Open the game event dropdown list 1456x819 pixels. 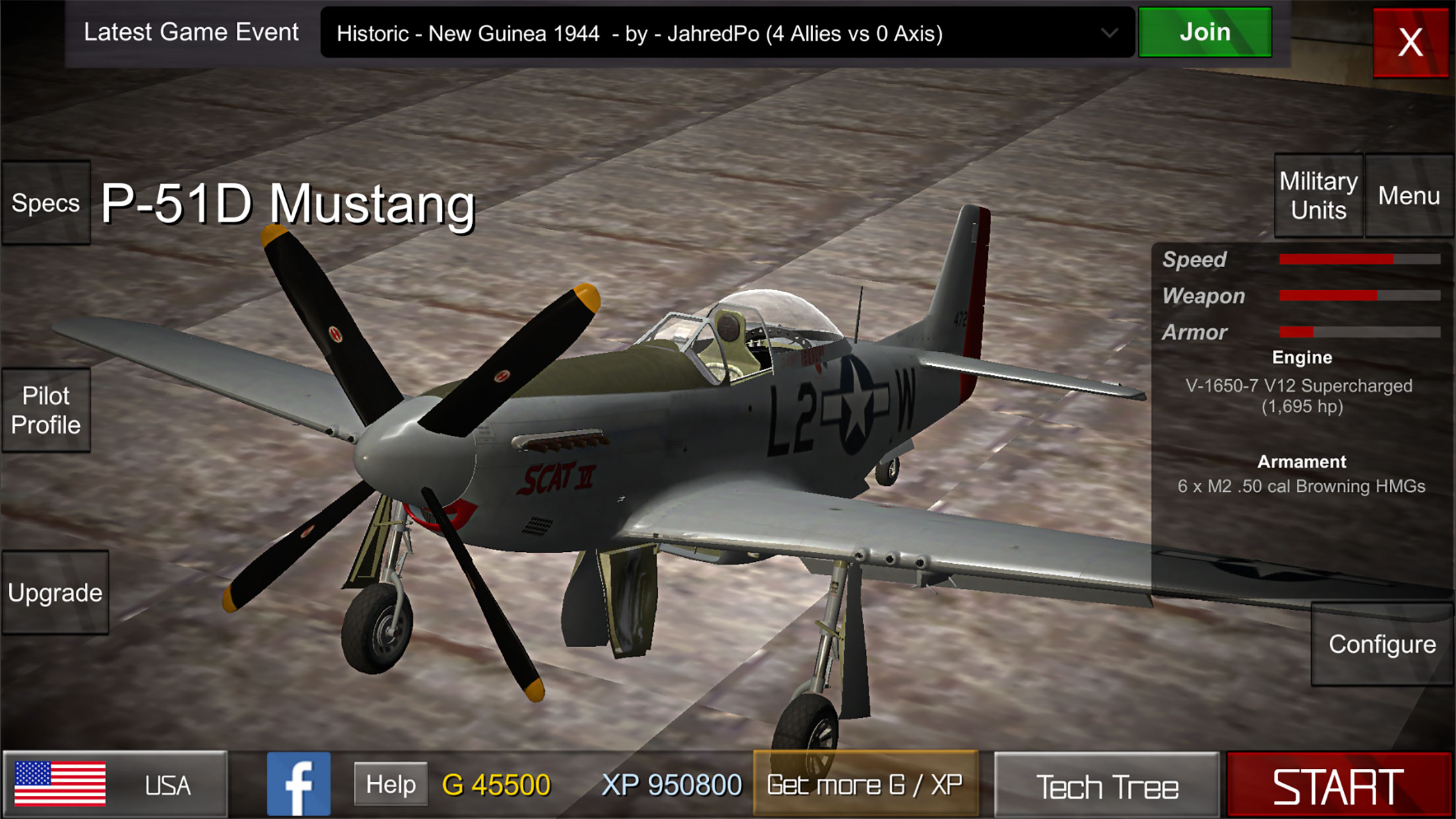[x=1109, y=33]
